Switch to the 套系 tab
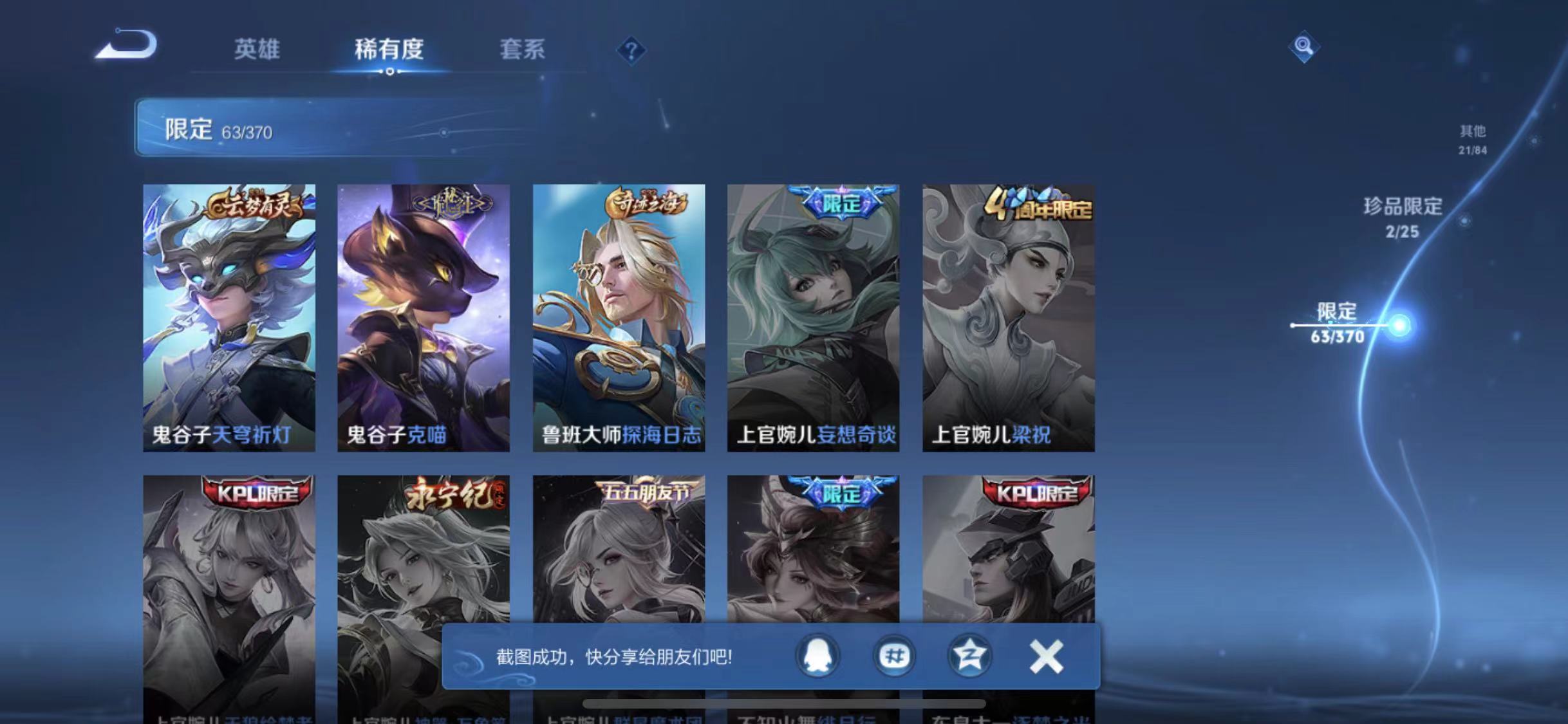 coord(523,50)
